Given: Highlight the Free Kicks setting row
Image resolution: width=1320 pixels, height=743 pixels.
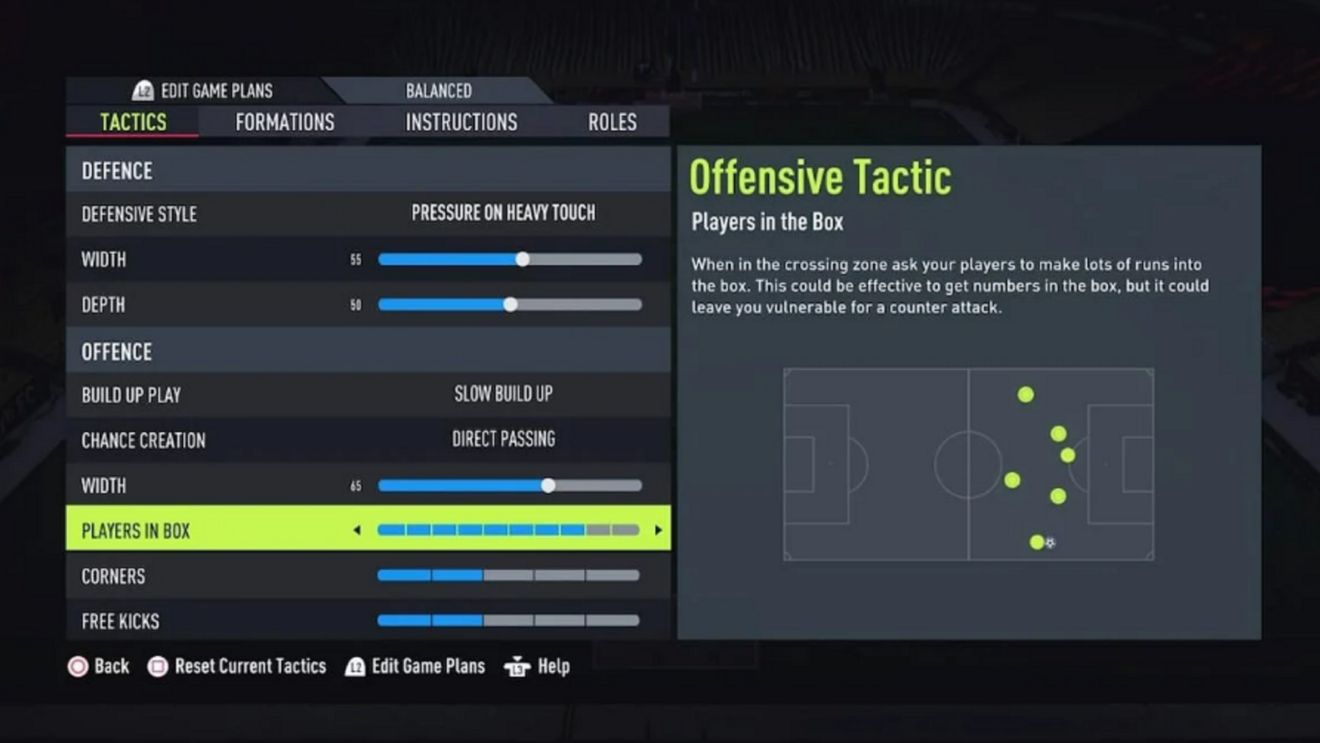Looking at the screenshot, I should coord(370,621).
